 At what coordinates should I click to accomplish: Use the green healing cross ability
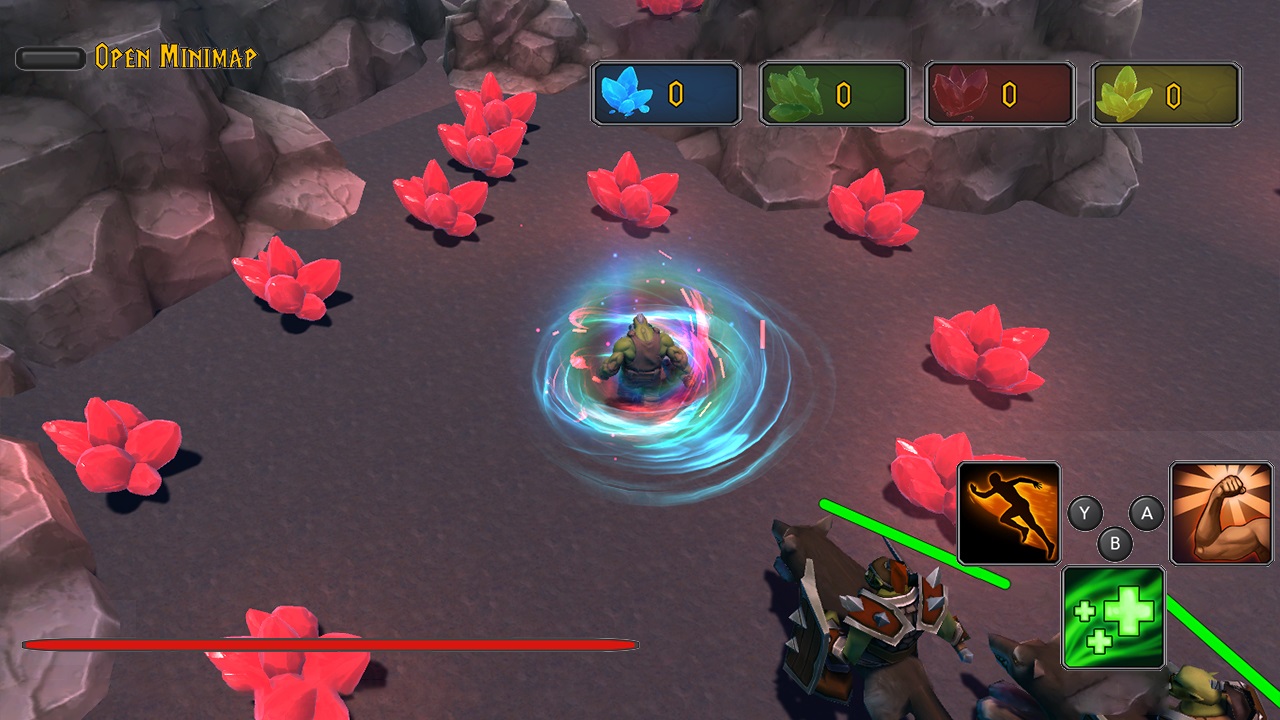click(x=1113, y=617)
